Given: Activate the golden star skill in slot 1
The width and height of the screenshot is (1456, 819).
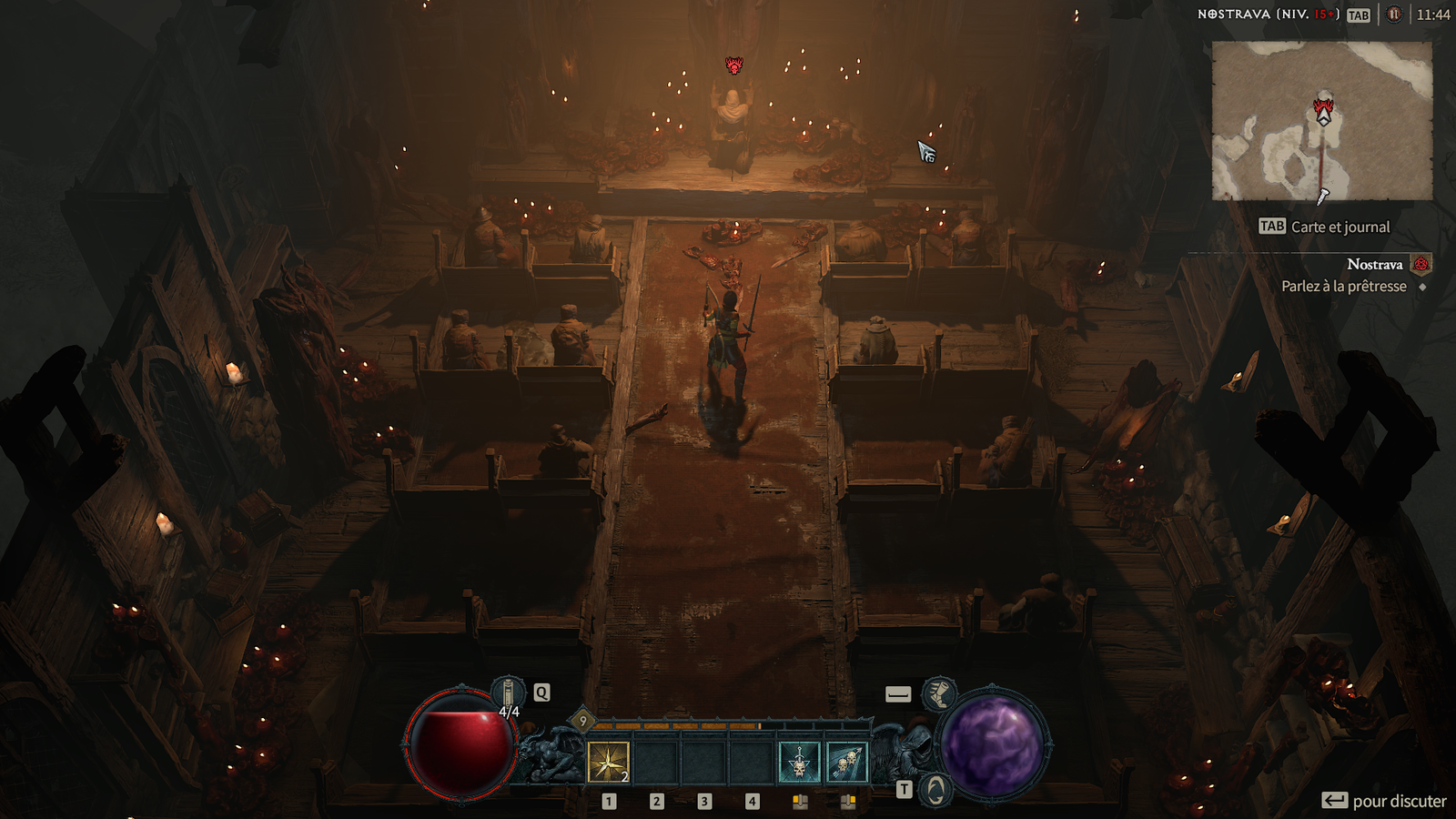Looking at the screenshot, I should coord(608,762).
